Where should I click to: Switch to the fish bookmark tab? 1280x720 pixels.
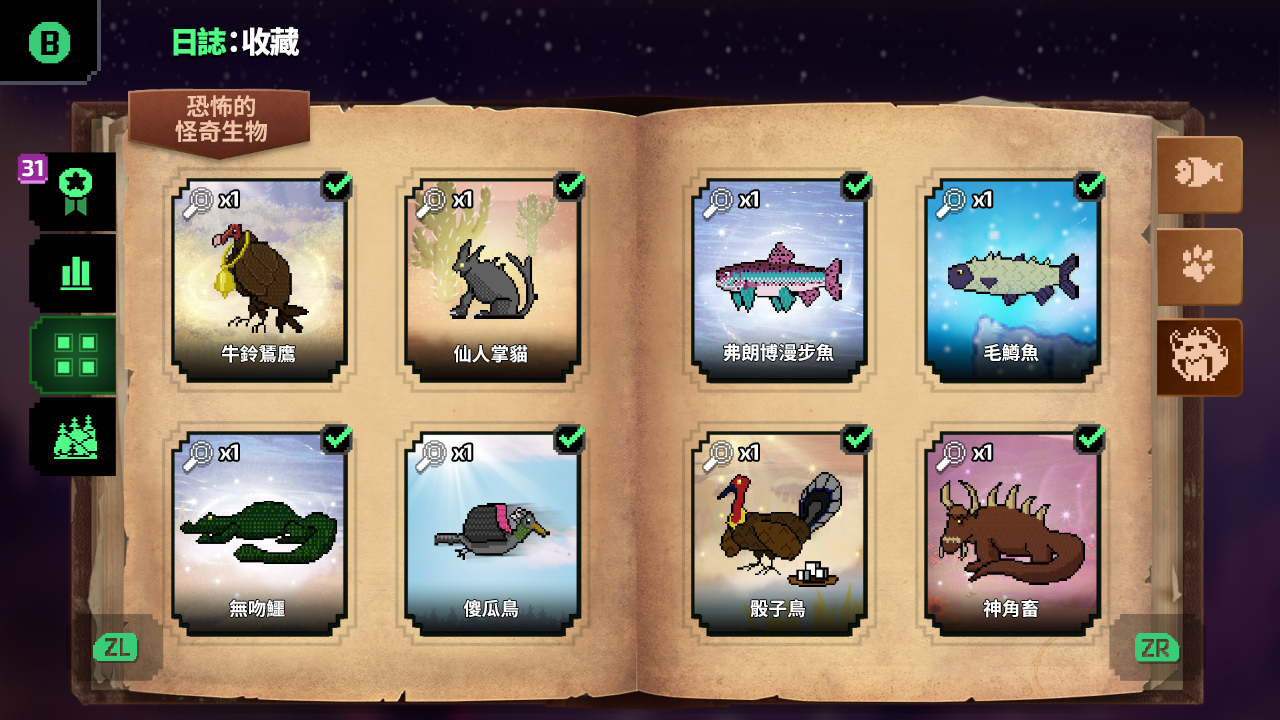point(1199,174)
